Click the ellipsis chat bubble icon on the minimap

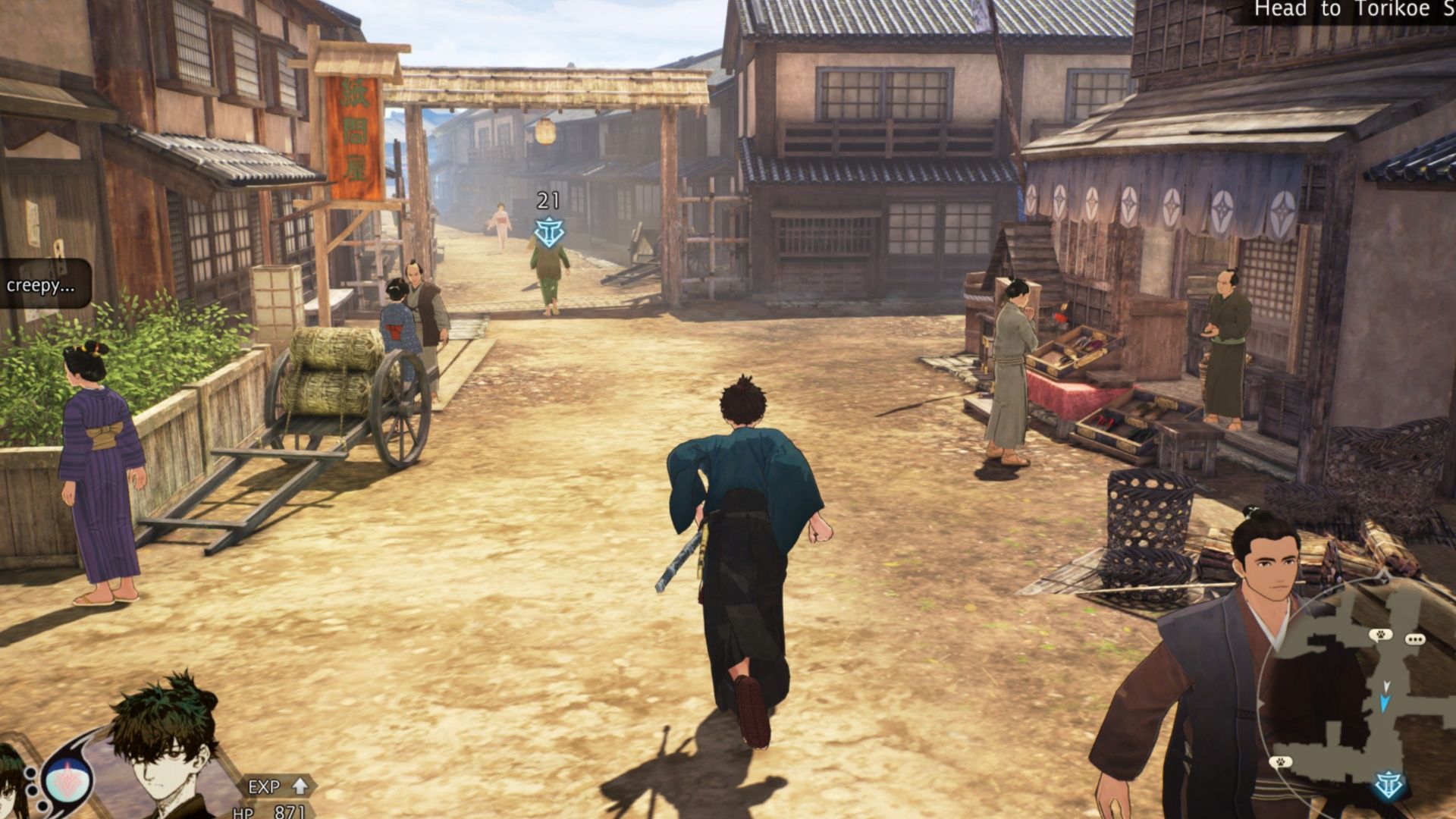click(1415, 639)
